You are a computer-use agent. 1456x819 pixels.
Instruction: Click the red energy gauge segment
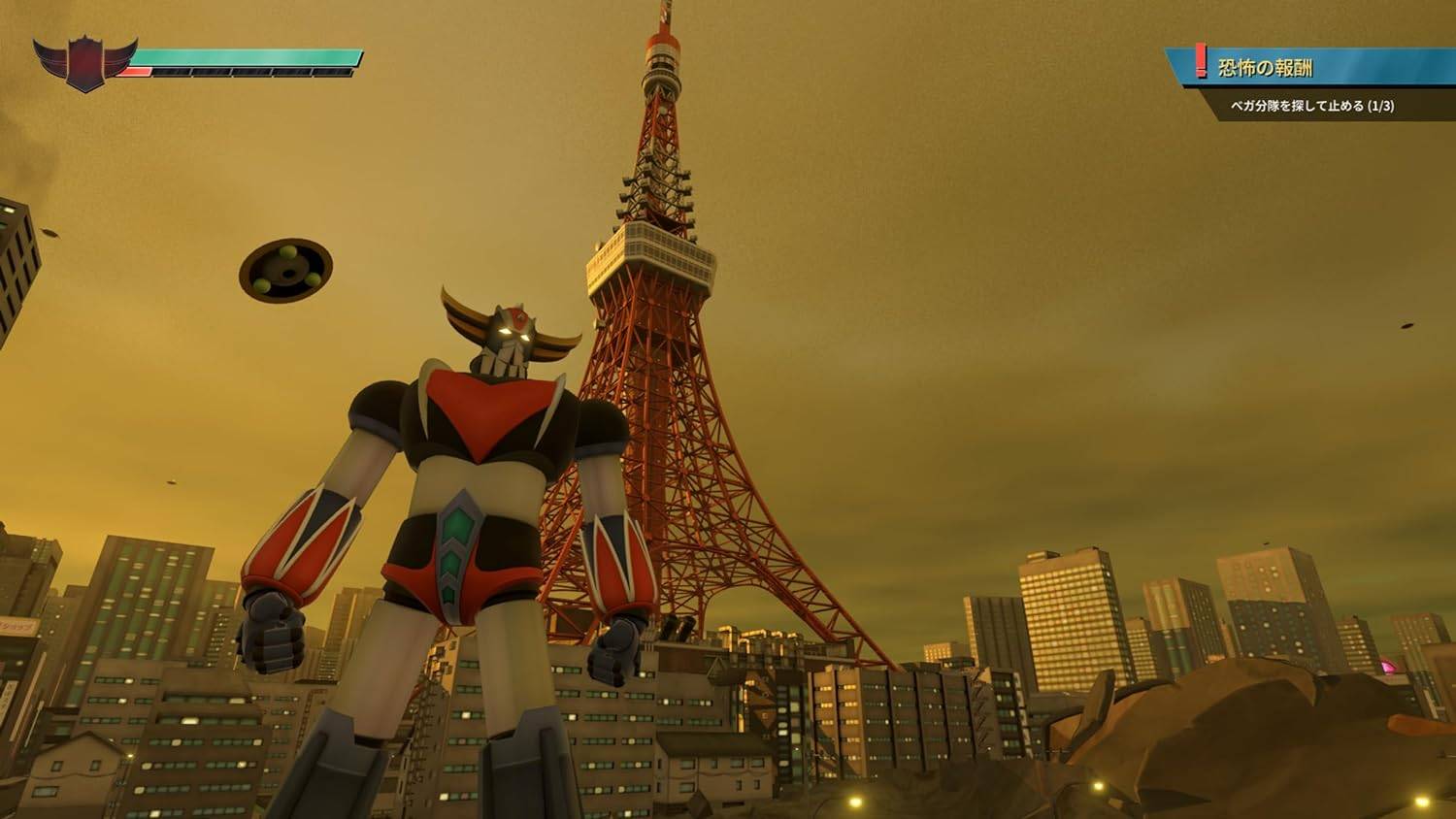click(x=135, y=69)
